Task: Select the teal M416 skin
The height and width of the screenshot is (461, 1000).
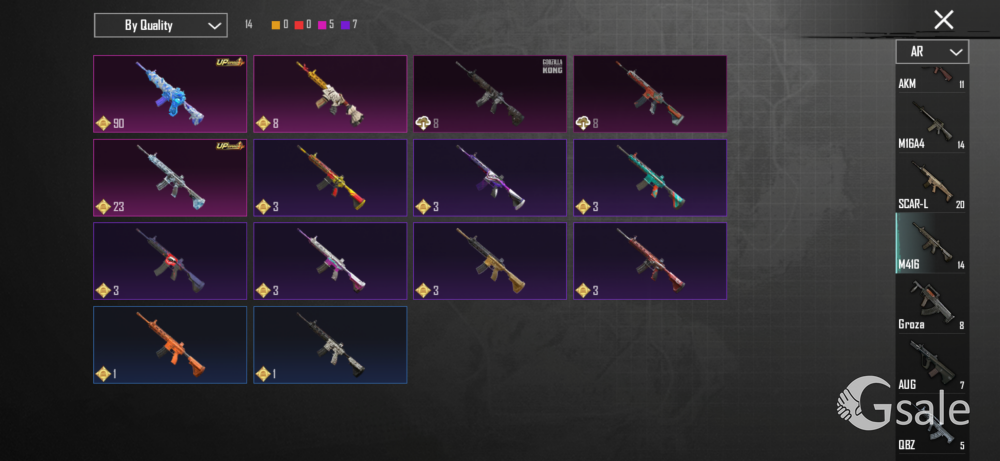Action: [x=650, y=178]
